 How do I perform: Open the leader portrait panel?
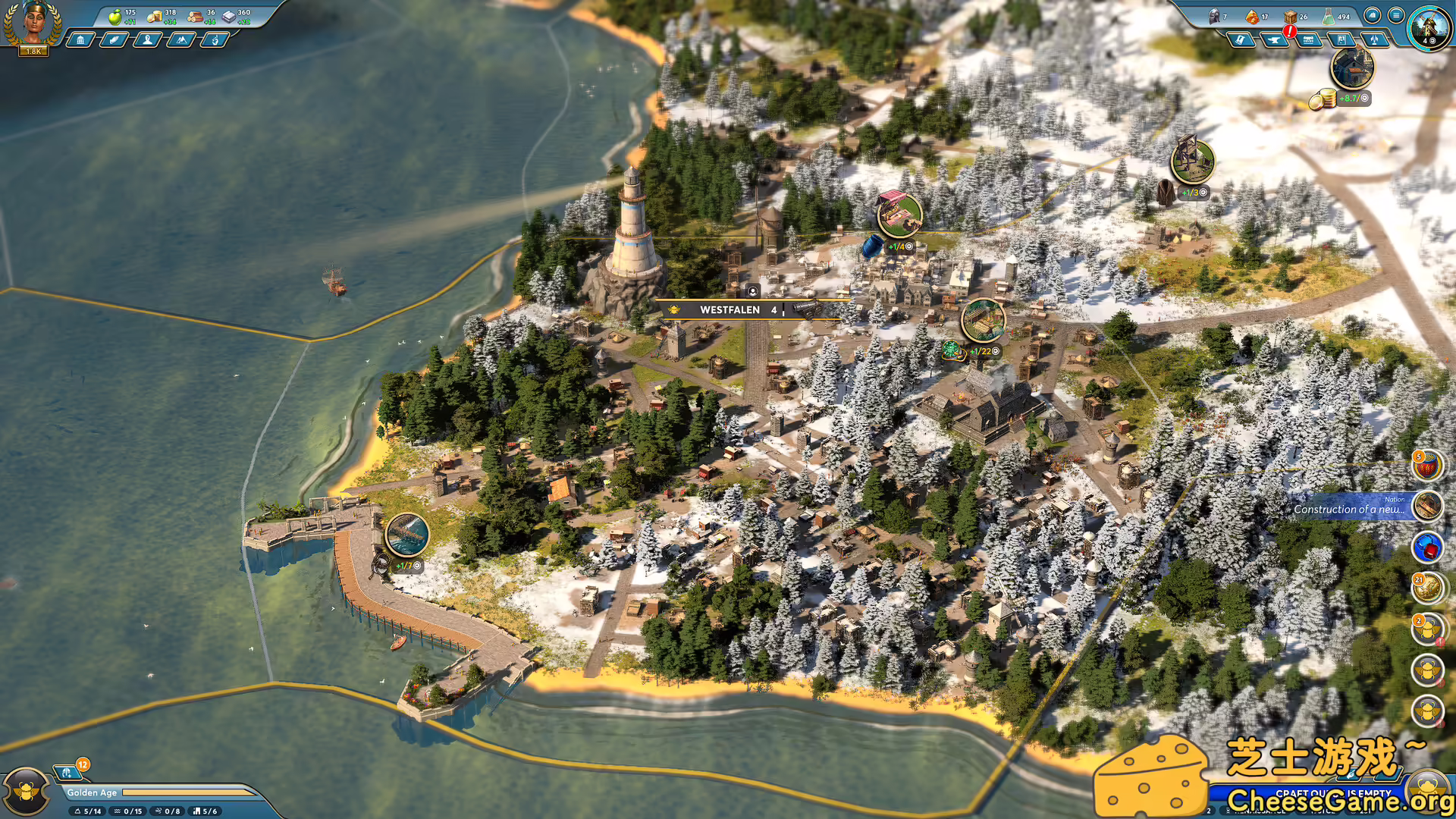(33, 24)
